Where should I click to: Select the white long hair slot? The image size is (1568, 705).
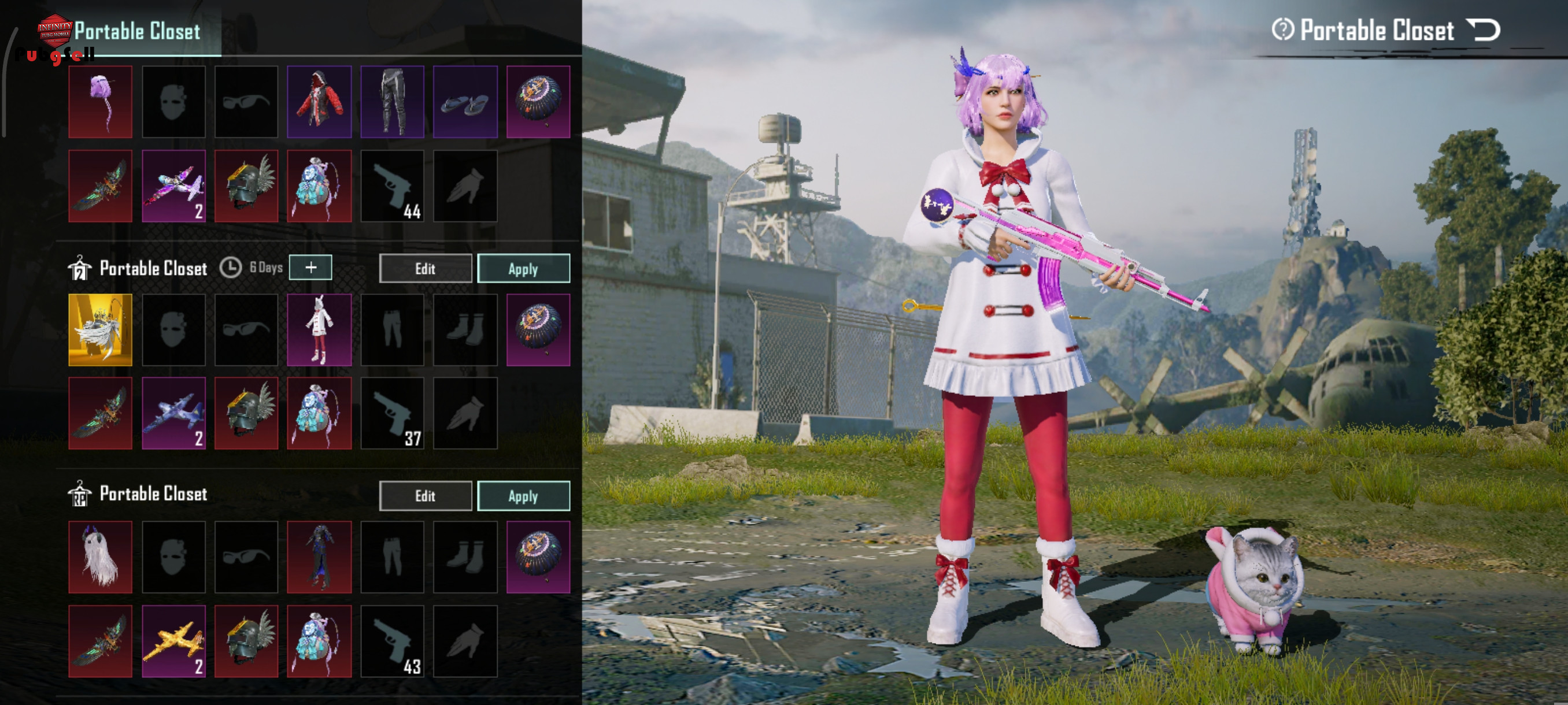click(x=101, y=556)
